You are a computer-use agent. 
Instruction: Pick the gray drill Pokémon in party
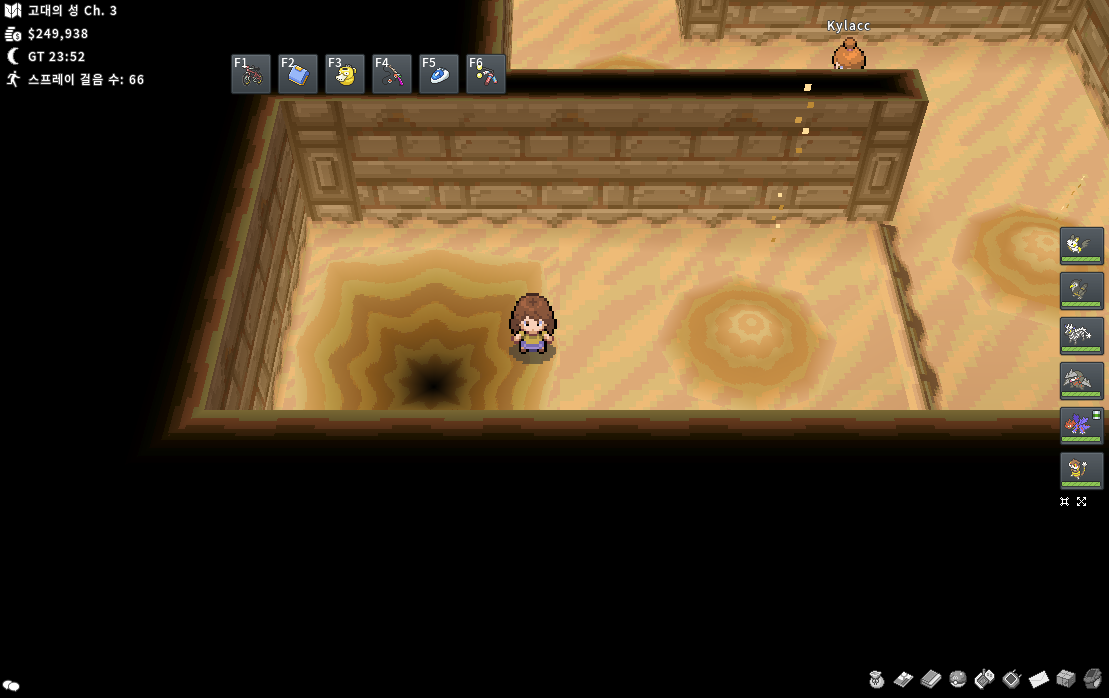click(x=1081, y=380)
